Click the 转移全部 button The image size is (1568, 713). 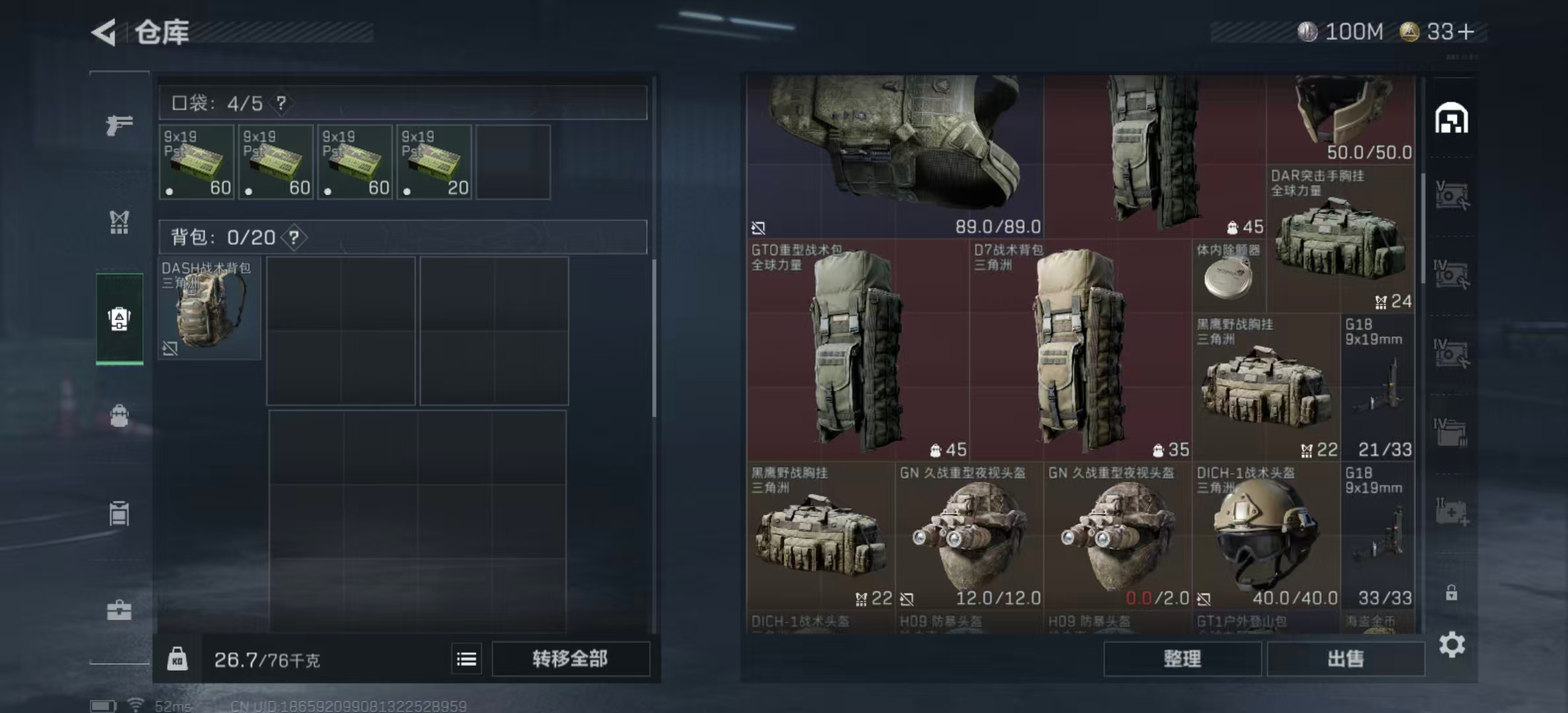(x=570, y=658)
